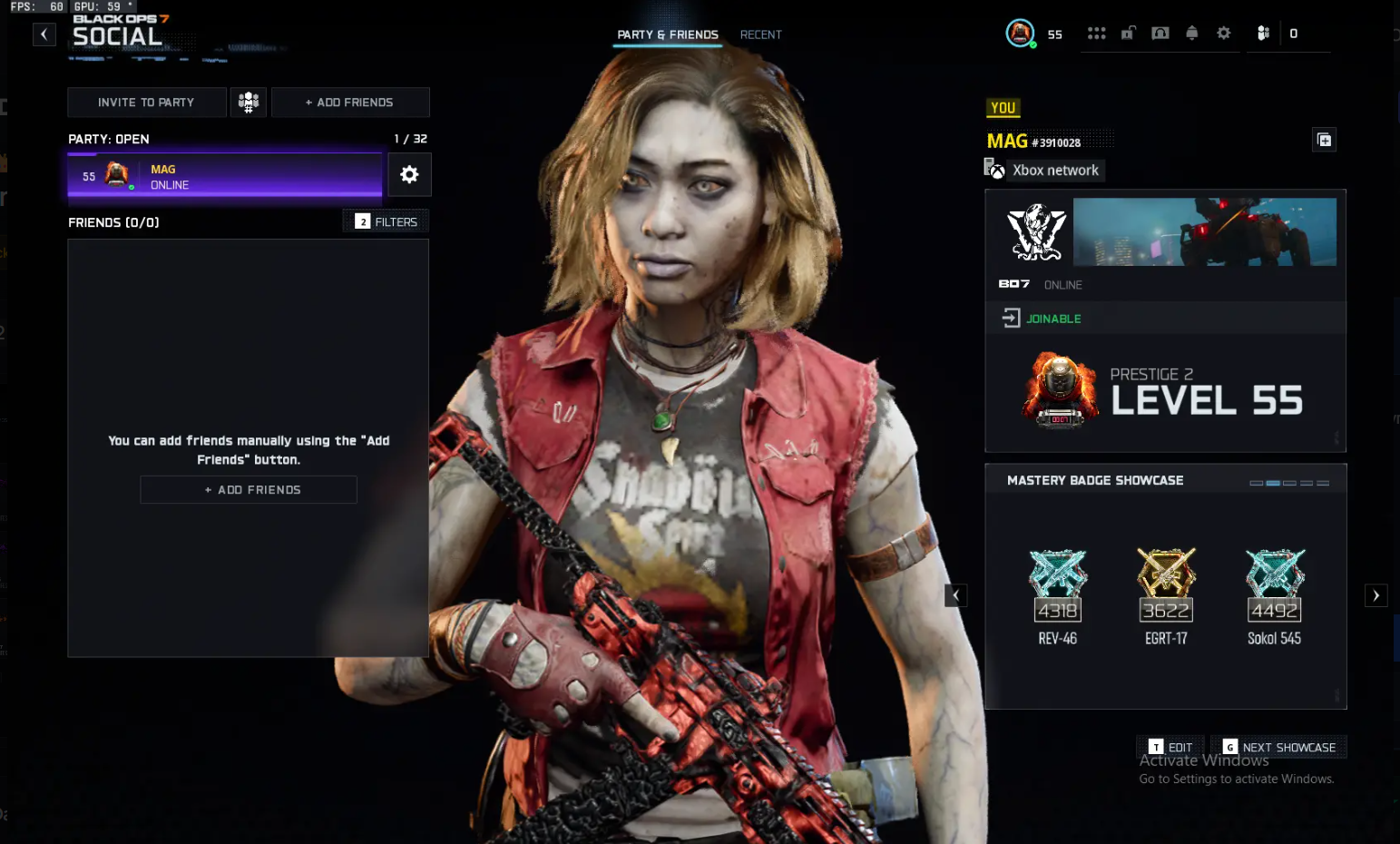Open the apps grid menu icon
Screen dimensions: 1400x844
tap(1097, 34)
